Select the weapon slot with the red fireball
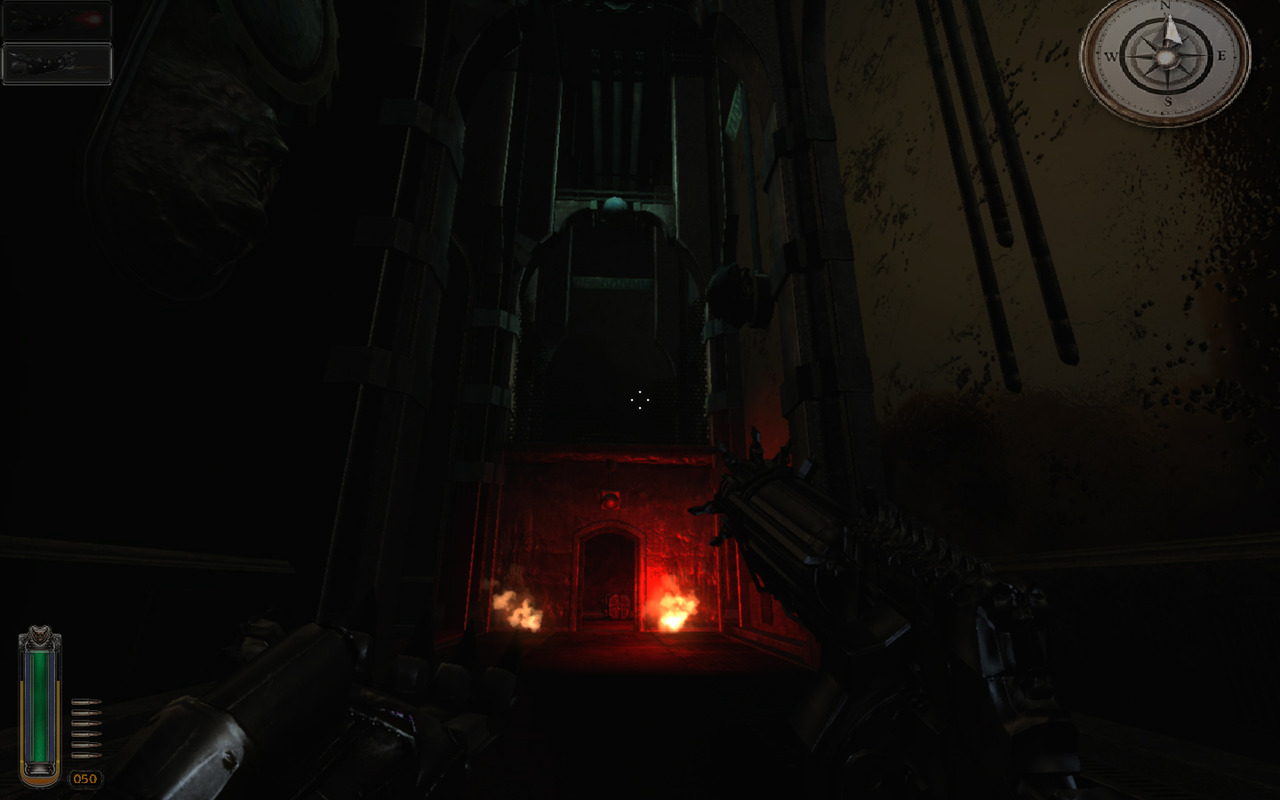The height and width of the screenshot is (800, 1280). tap(56, 20)
